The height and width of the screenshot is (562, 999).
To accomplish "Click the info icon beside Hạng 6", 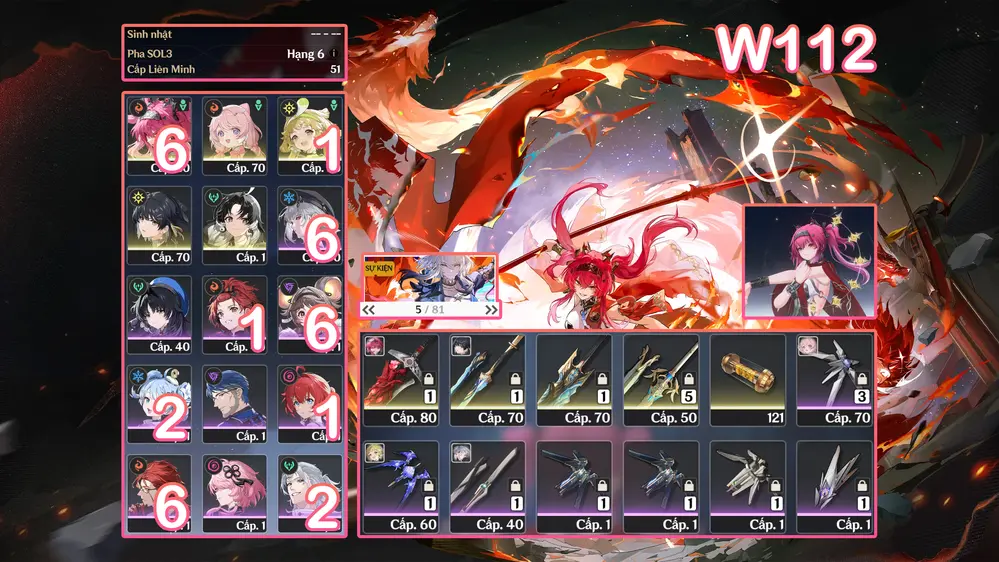I will 334,55.
